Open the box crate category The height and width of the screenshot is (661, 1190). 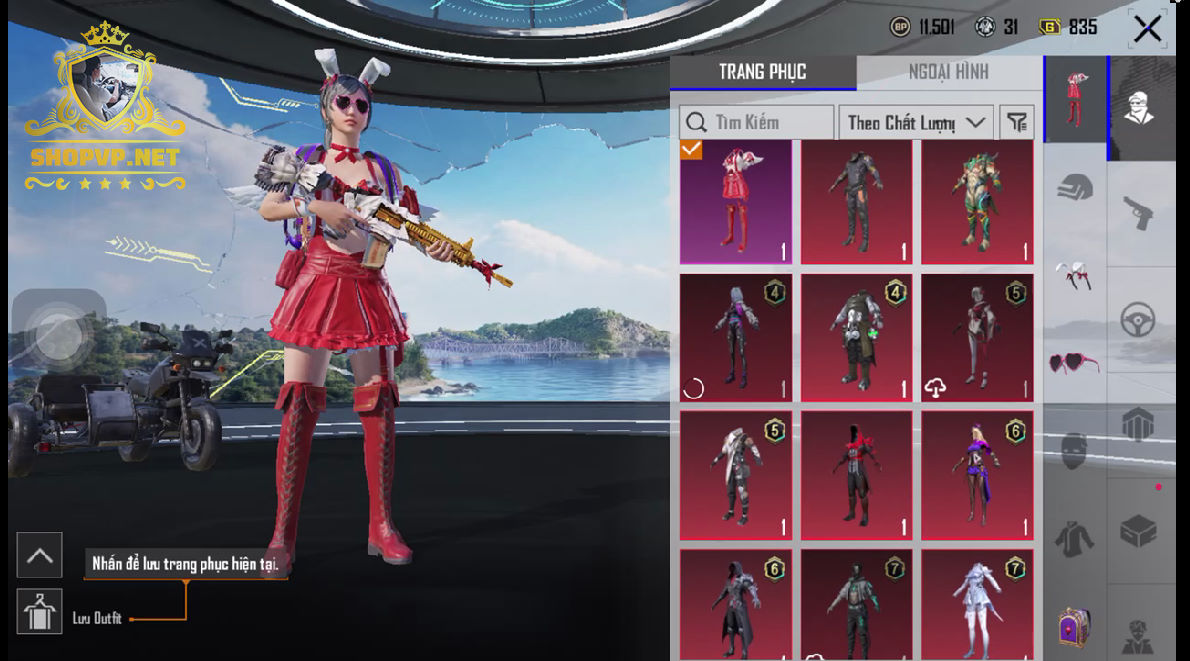pyautogui.click(x=1139, y=532)
